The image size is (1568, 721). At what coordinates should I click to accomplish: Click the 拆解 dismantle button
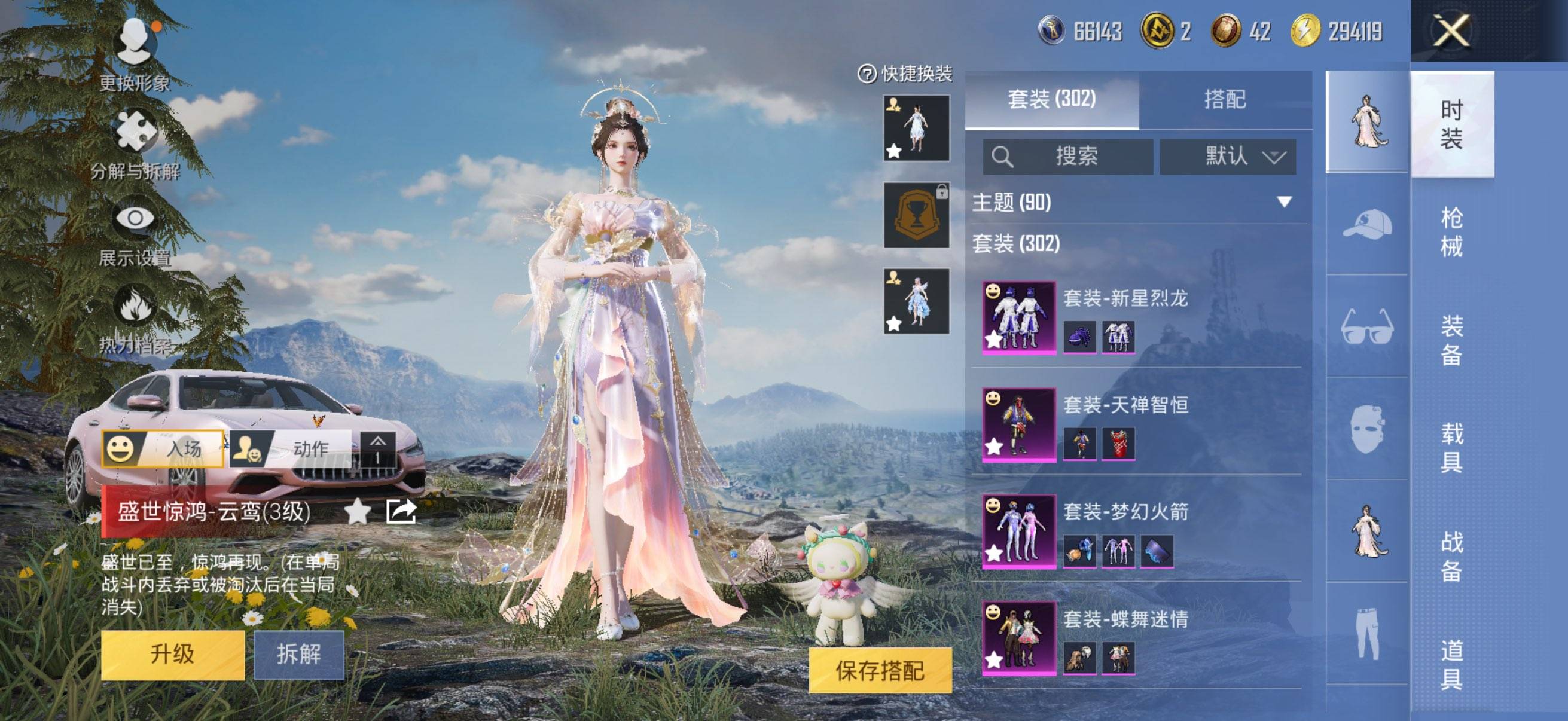coord(299,655)
